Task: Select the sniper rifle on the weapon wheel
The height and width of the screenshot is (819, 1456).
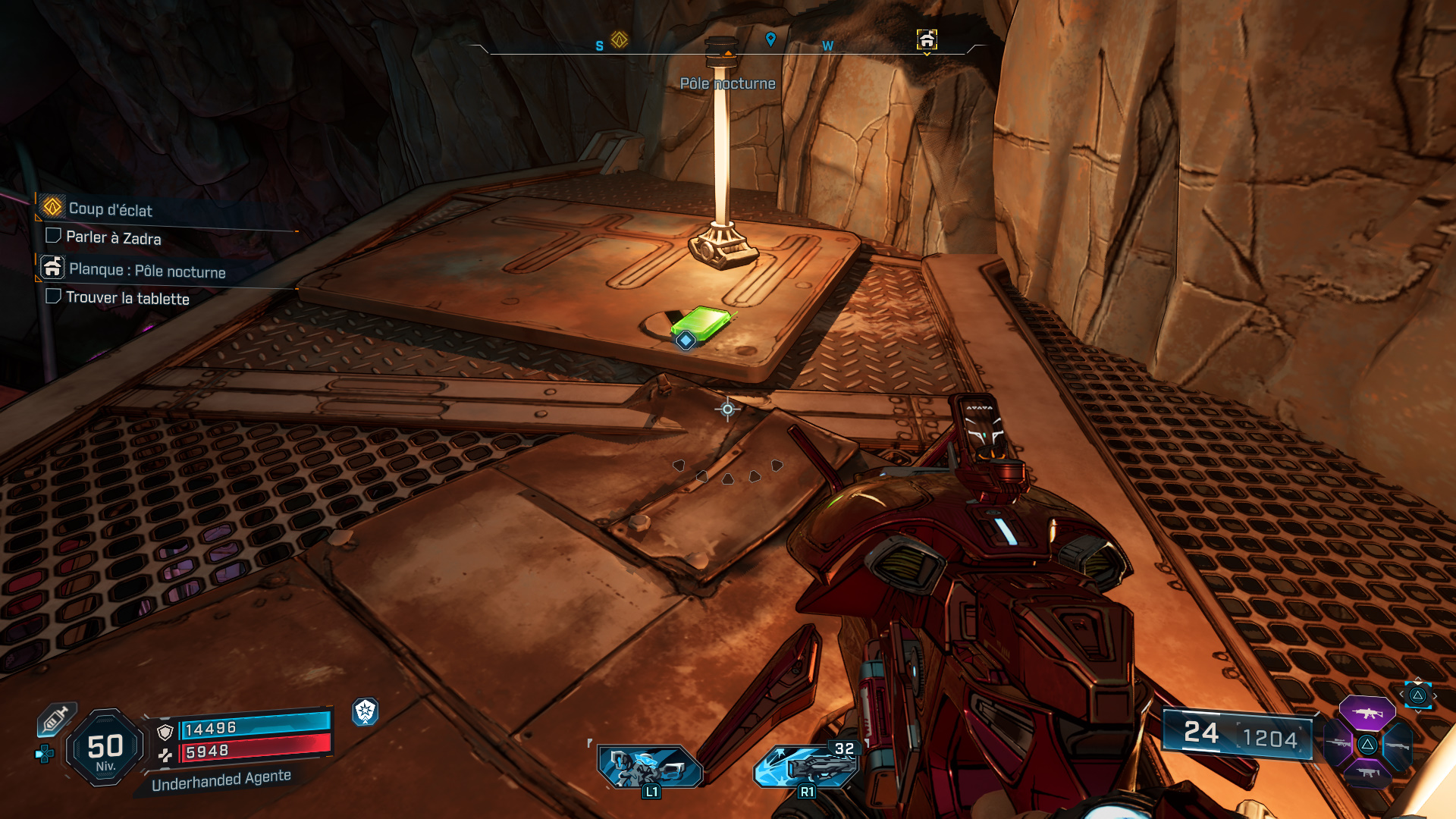Action: [x=1338, y=742]
